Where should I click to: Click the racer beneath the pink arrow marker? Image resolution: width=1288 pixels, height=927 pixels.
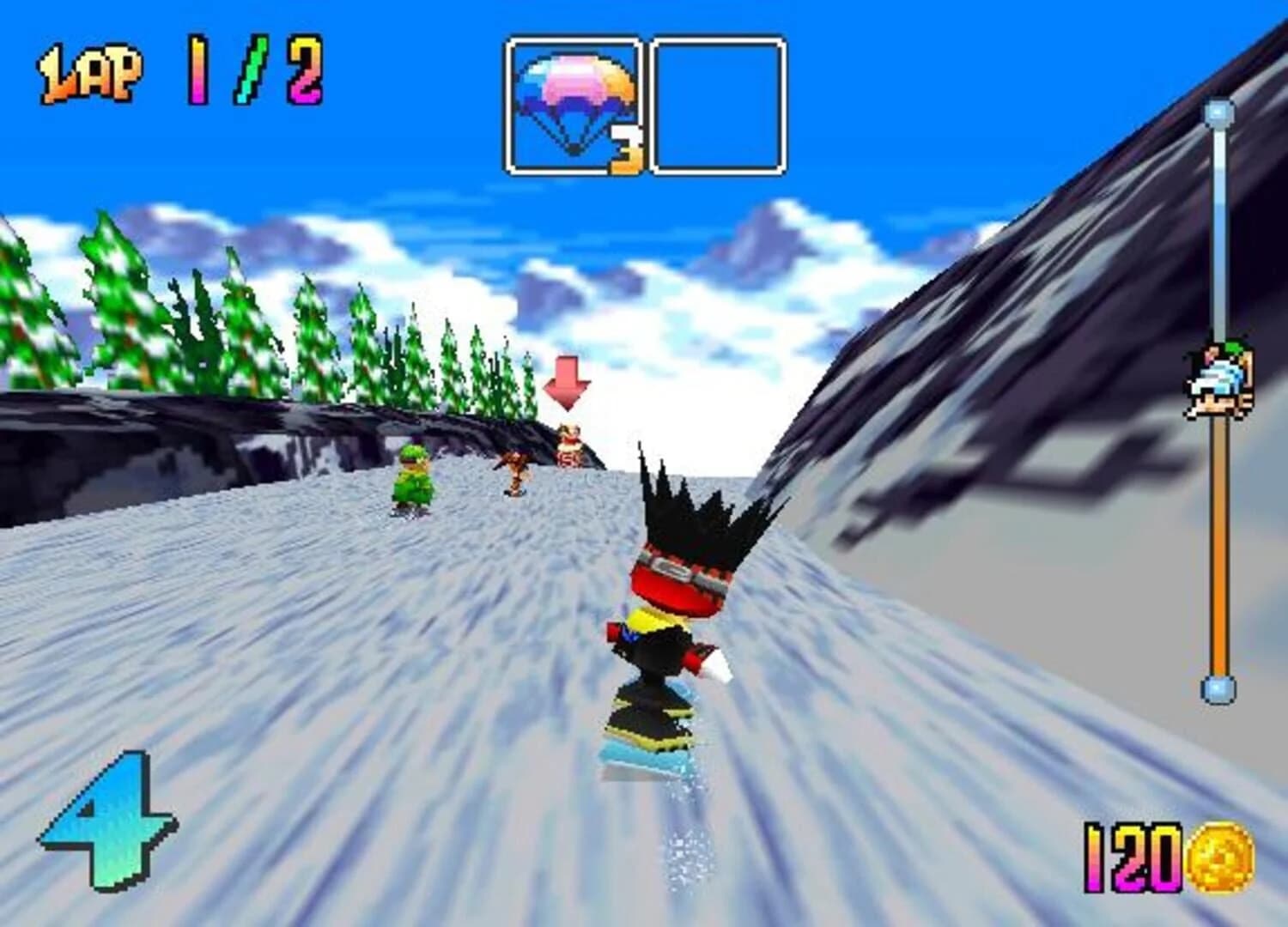coord(569,442)
